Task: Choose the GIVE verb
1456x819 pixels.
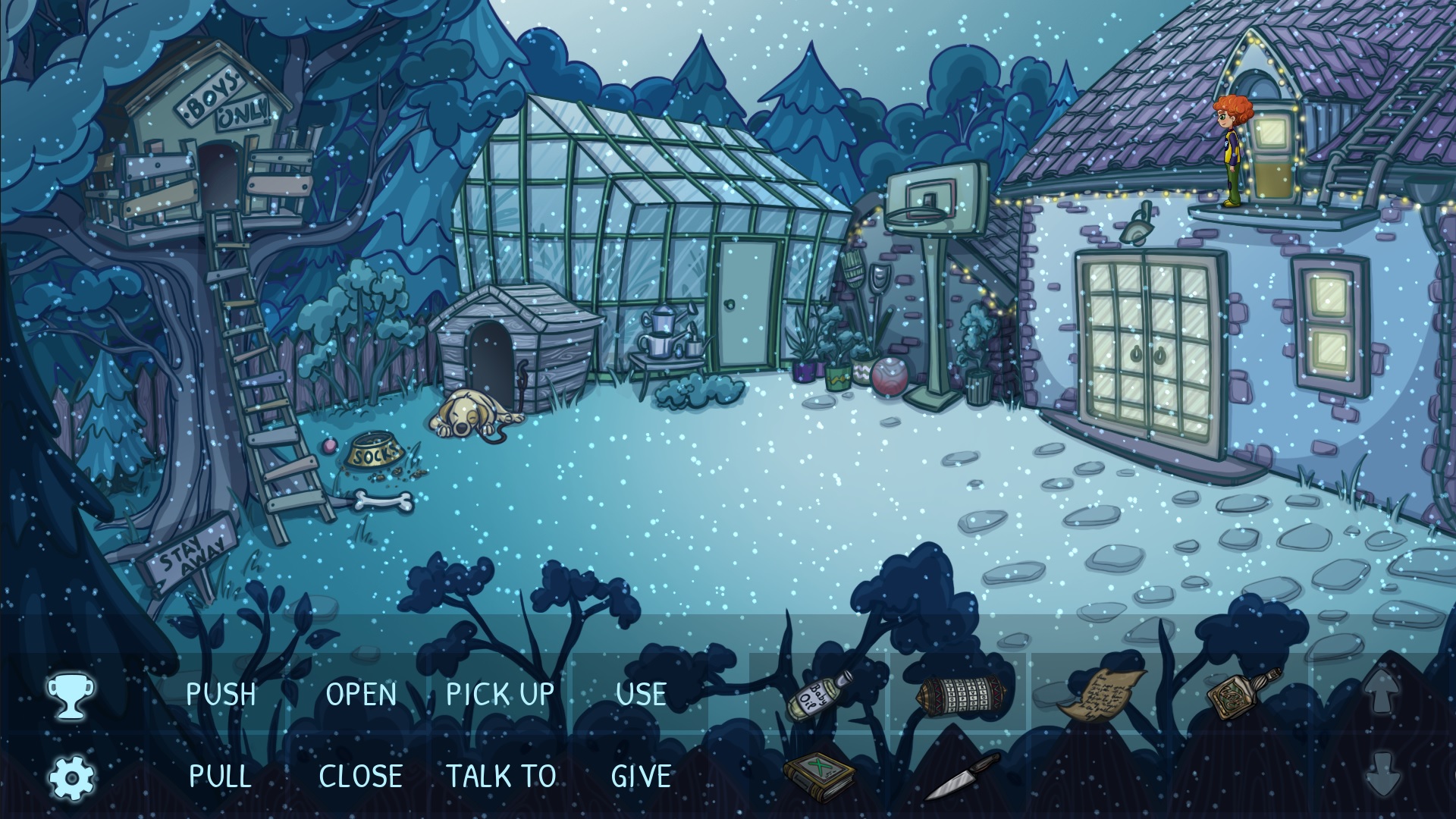Action: (641, 776)
